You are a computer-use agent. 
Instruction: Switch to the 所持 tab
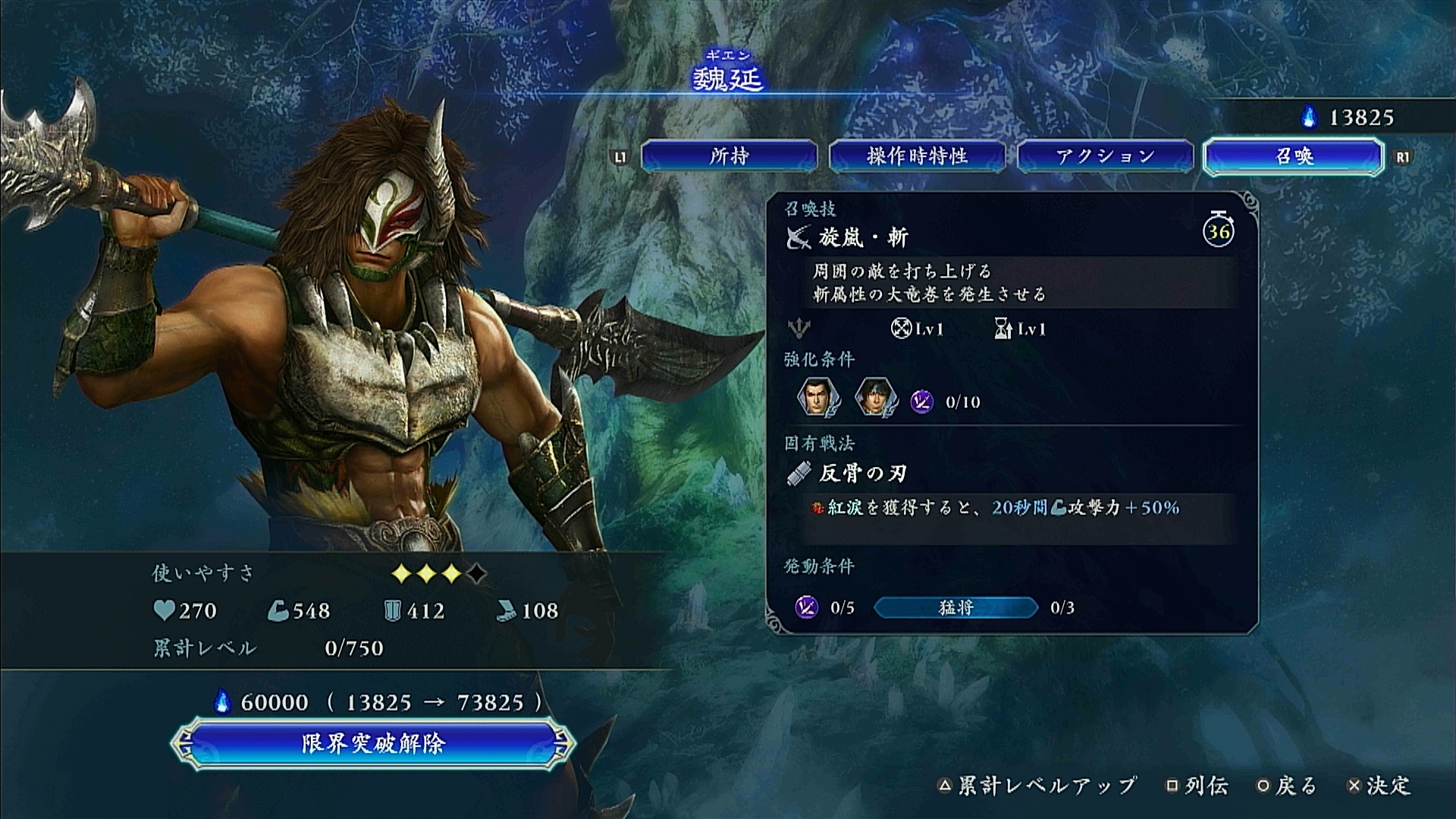coord(729,156)
